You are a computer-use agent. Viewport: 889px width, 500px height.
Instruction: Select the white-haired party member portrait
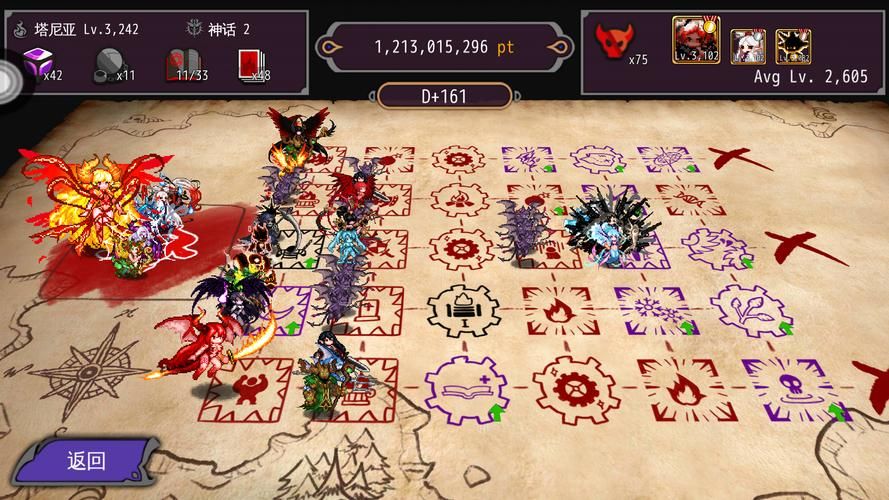(x=747, y=45)
